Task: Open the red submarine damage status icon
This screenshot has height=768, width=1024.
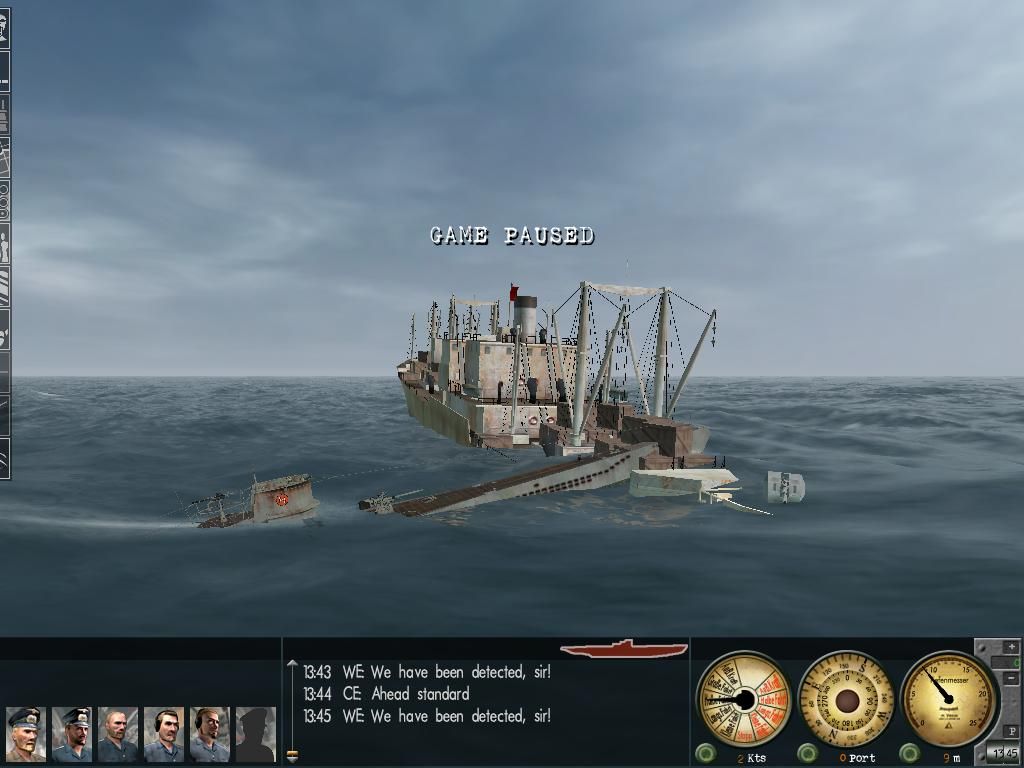Action: pyautogui.click(x=624, y=648)
